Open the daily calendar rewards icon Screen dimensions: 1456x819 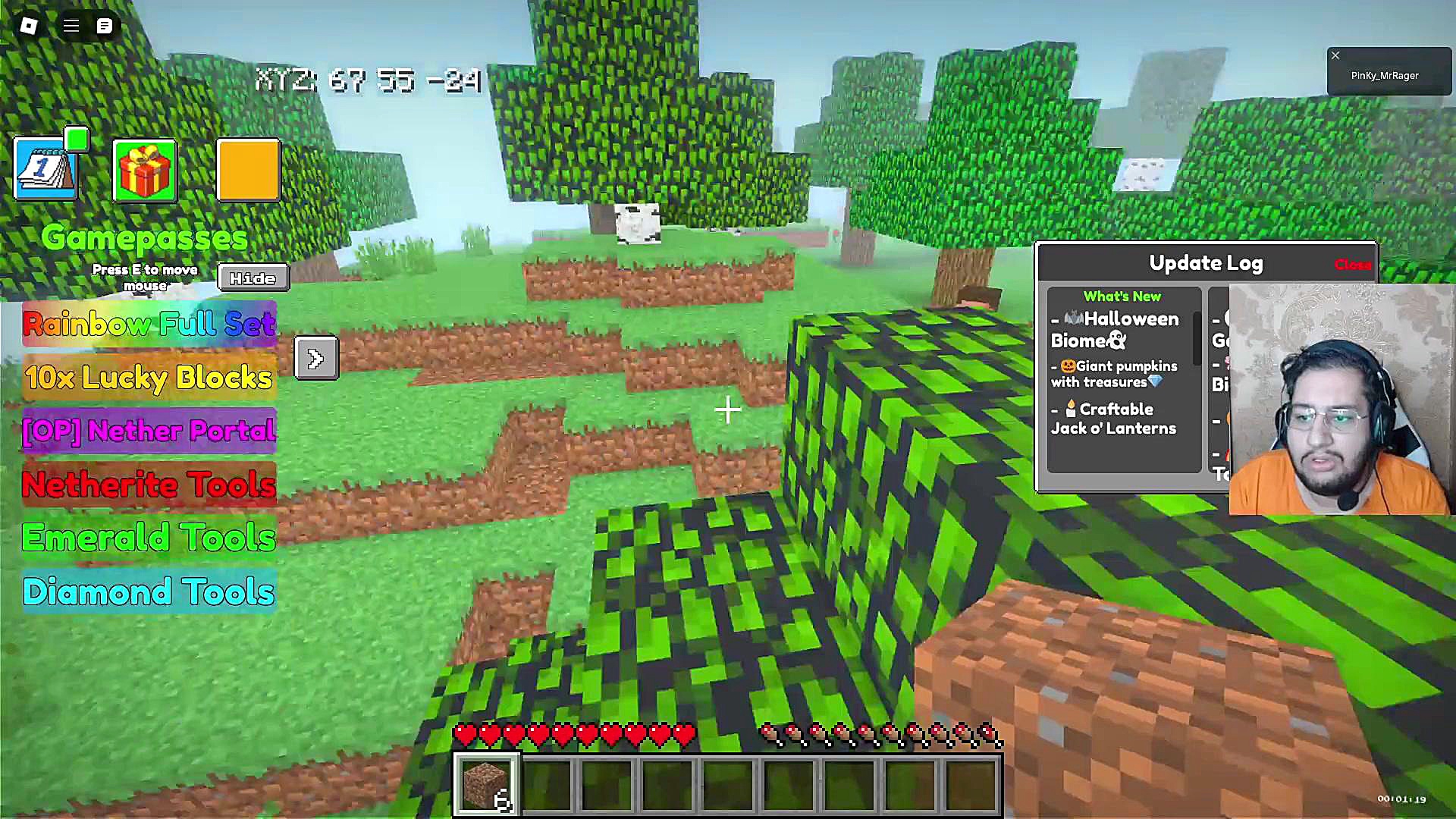click(45, 170)
